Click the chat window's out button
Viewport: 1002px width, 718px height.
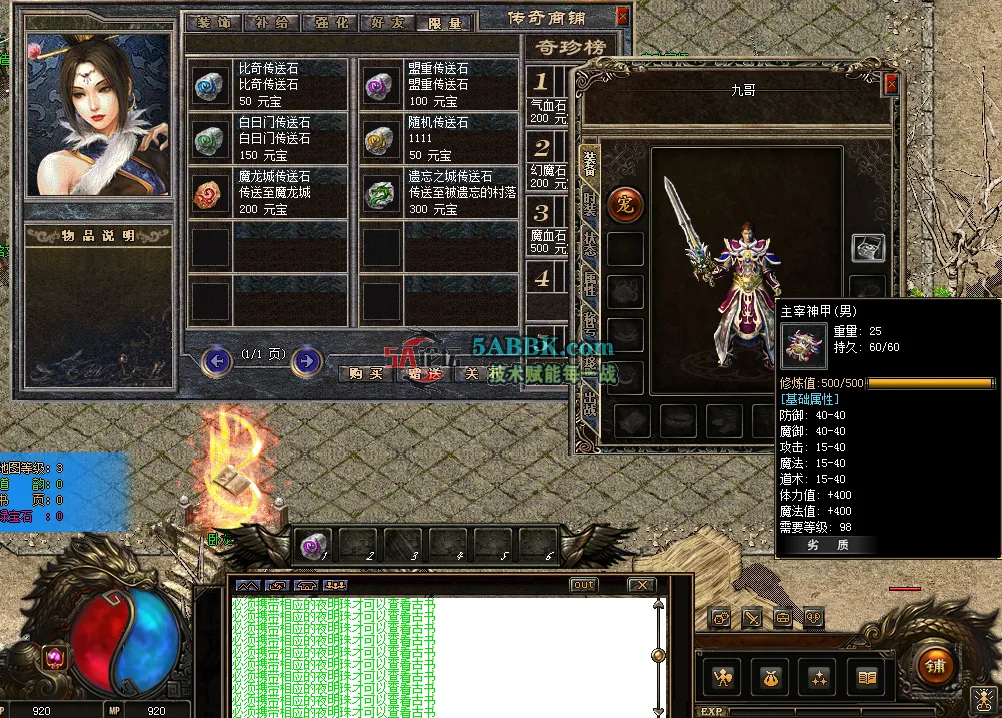(x=583, y=584)
